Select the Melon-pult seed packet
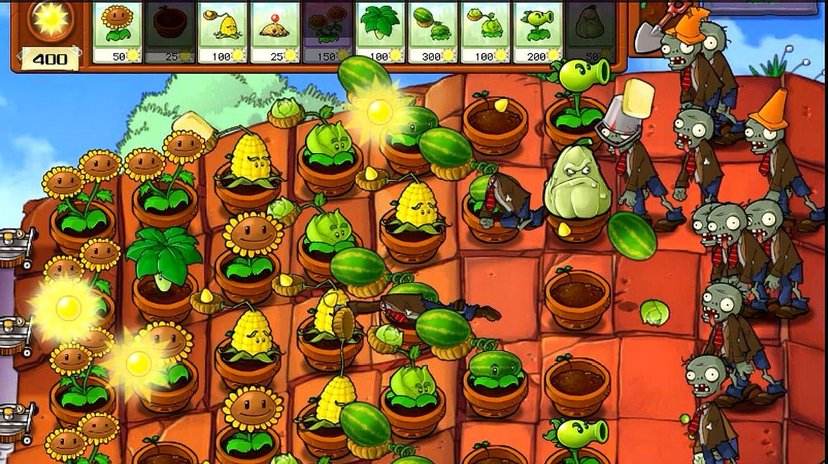 [x=433, y=31]
